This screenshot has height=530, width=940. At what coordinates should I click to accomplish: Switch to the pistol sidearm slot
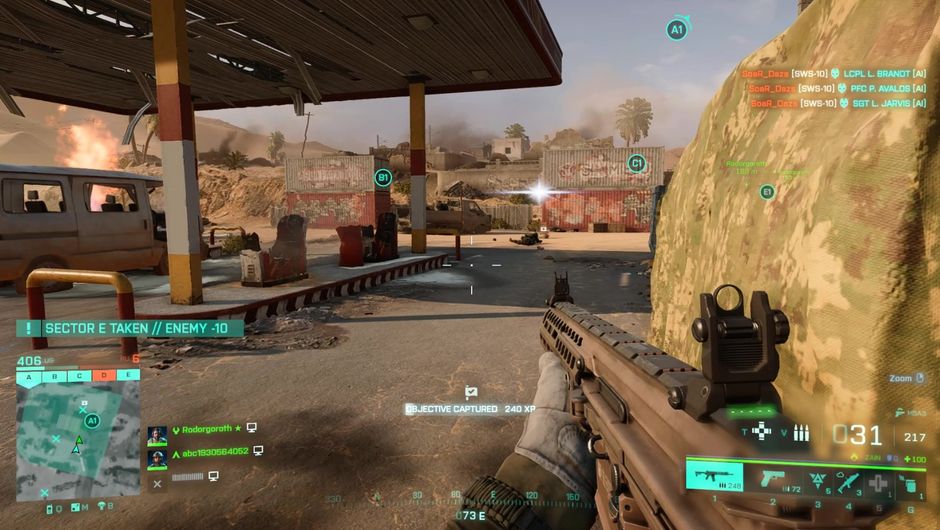[x=771, y=478]
